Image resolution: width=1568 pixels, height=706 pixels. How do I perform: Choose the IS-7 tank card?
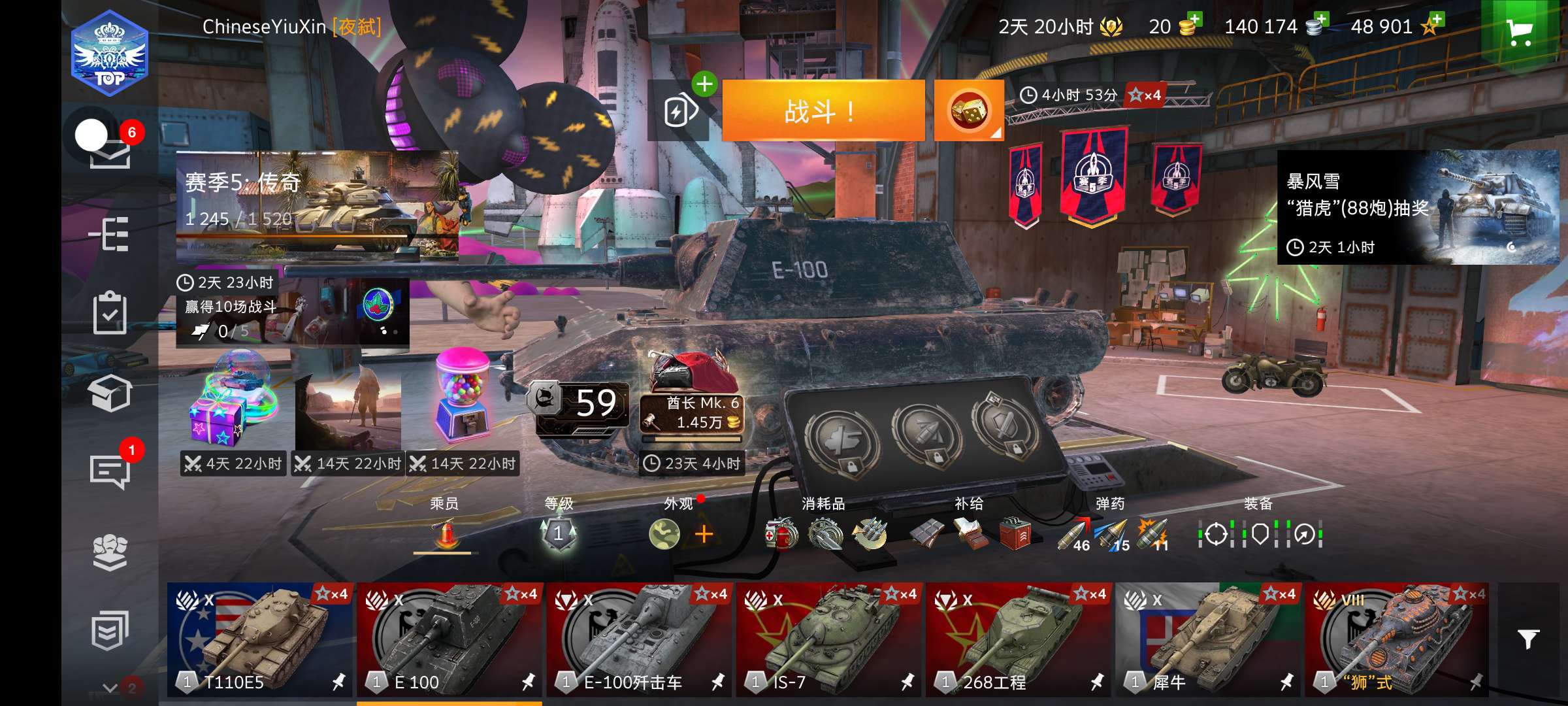point(828,639)
